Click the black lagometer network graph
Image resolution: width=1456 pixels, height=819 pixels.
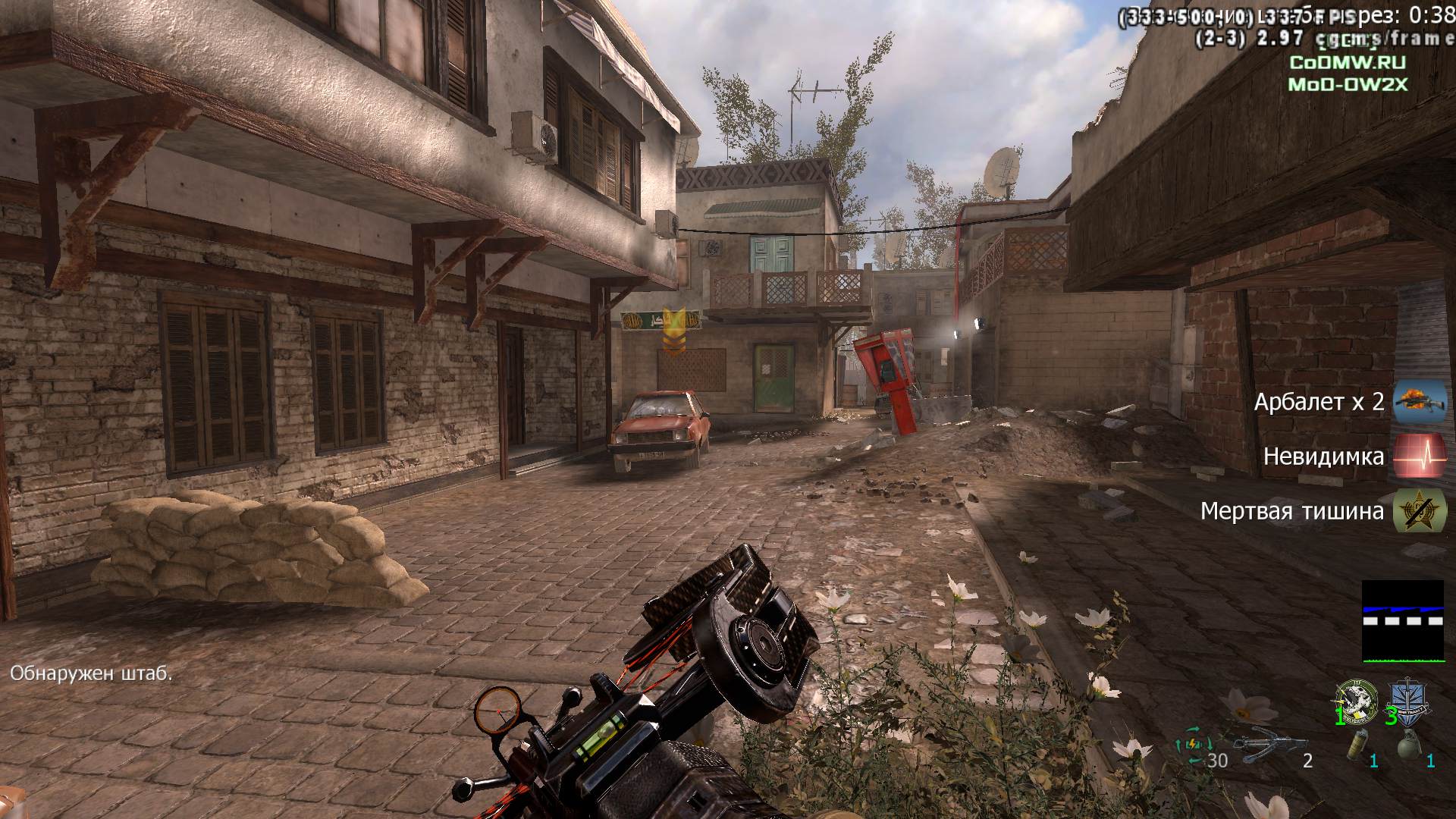click(x=1402, y=621)
